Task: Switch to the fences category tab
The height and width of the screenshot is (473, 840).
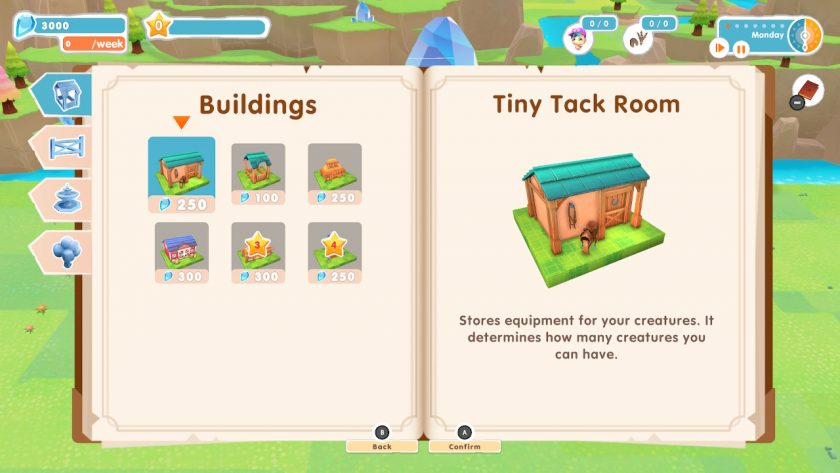Action: (66, 147)
